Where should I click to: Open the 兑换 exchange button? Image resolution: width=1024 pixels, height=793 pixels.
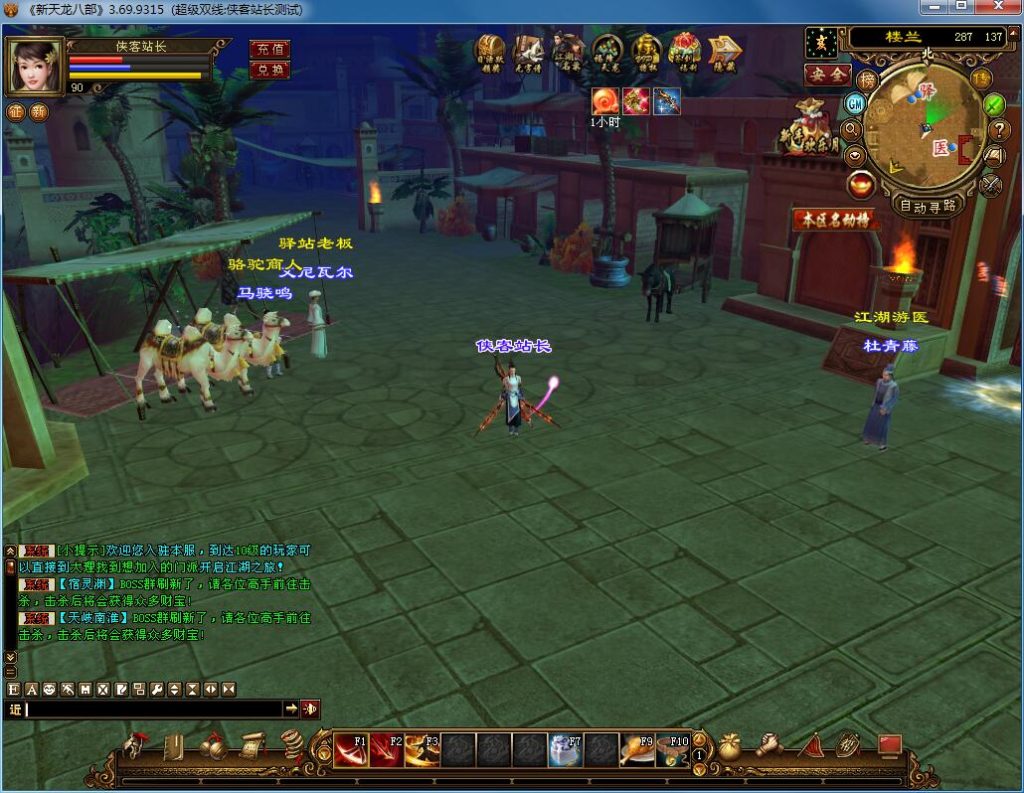tap(268, 69)
